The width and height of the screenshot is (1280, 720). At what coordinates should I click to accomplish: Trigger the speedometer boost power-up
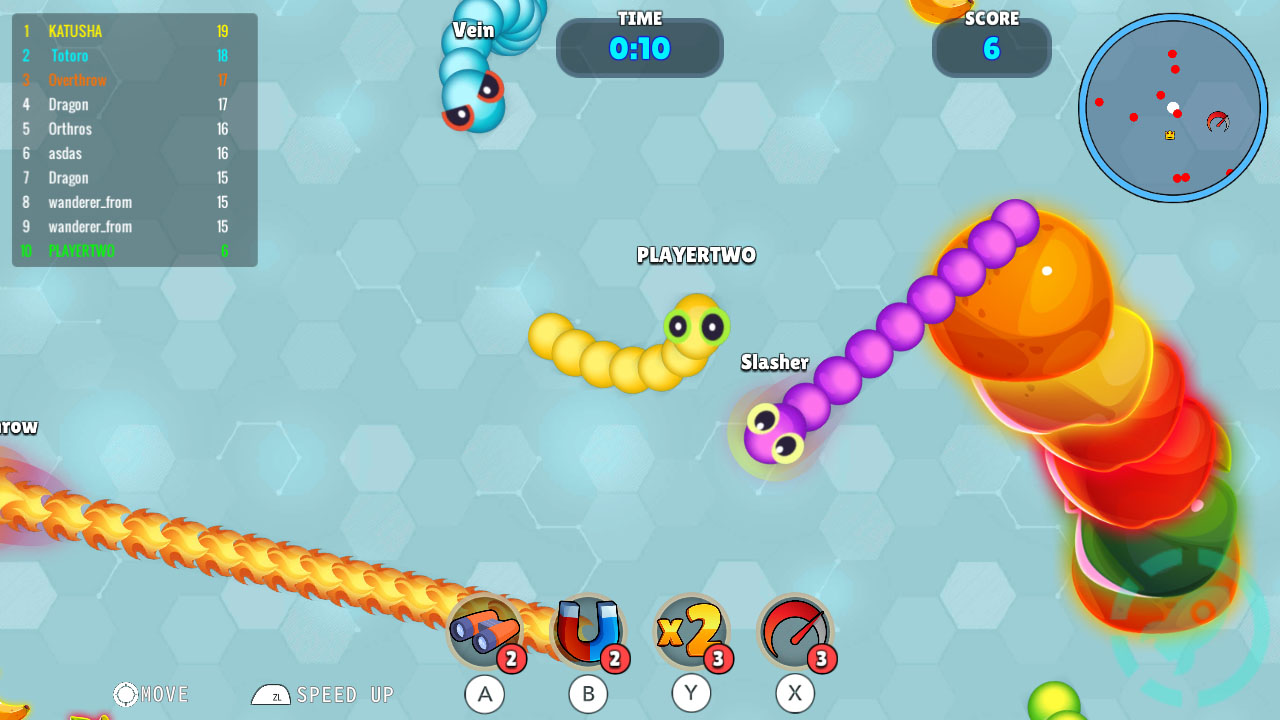pos(795,632)
